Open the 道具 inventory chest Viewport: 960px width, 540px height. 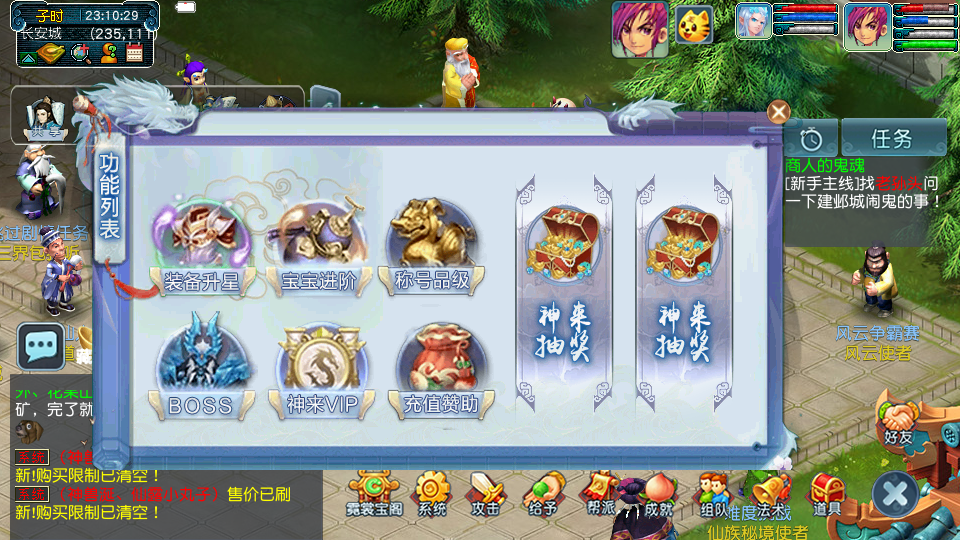[827, 494]
